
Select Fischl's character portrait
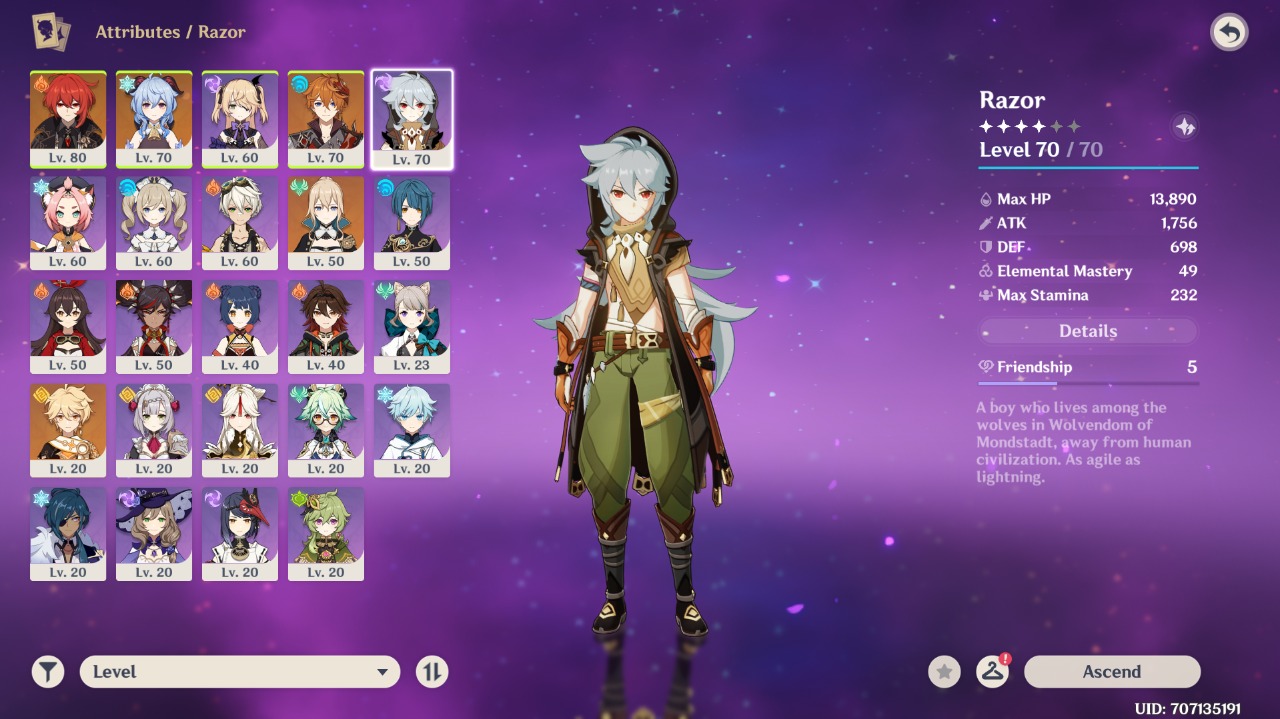point(240,118)
